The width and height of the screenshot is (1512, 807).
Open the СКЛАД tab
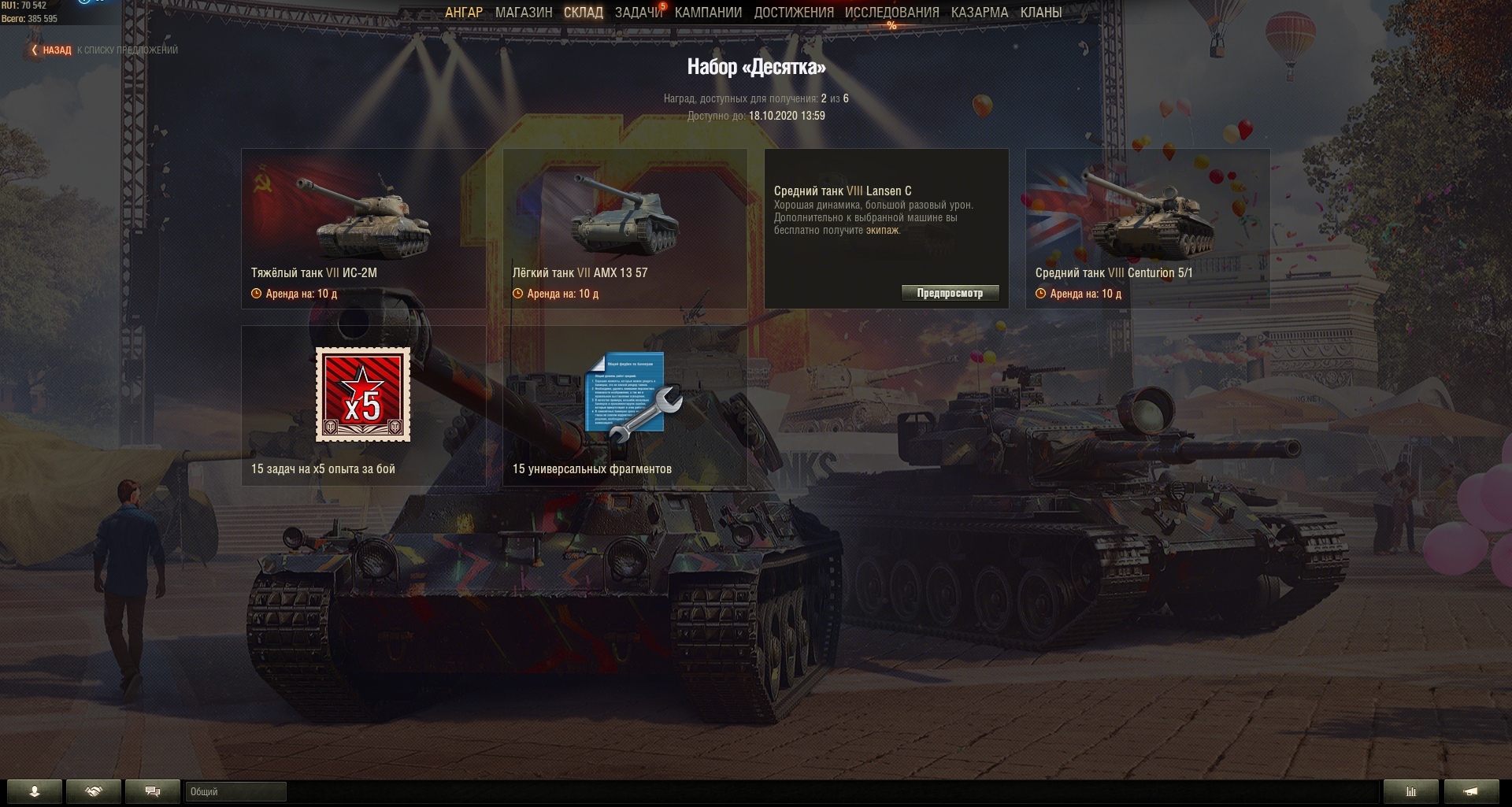583,13
